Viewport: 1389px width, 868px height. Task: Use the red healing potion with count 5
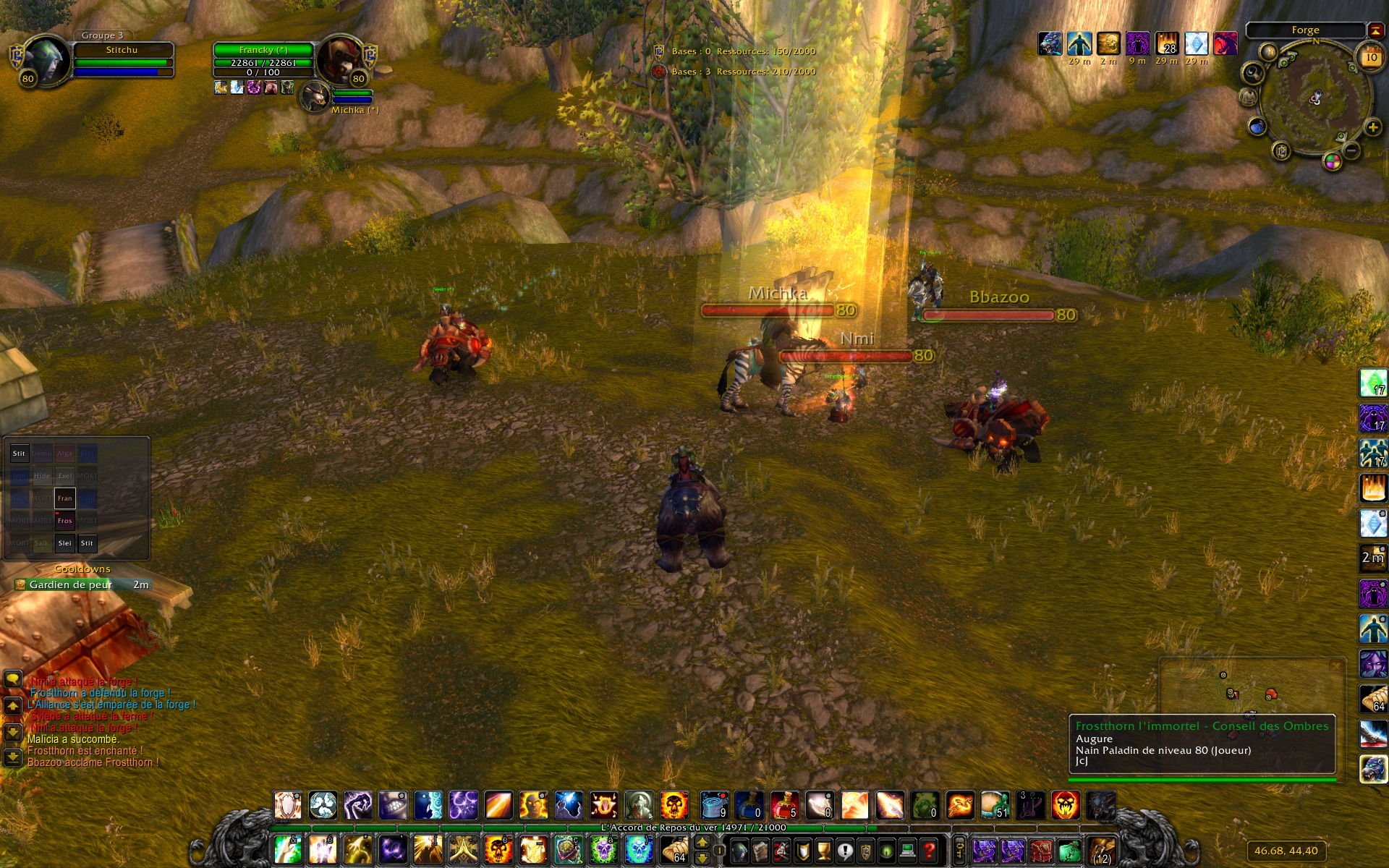point(784,805)
